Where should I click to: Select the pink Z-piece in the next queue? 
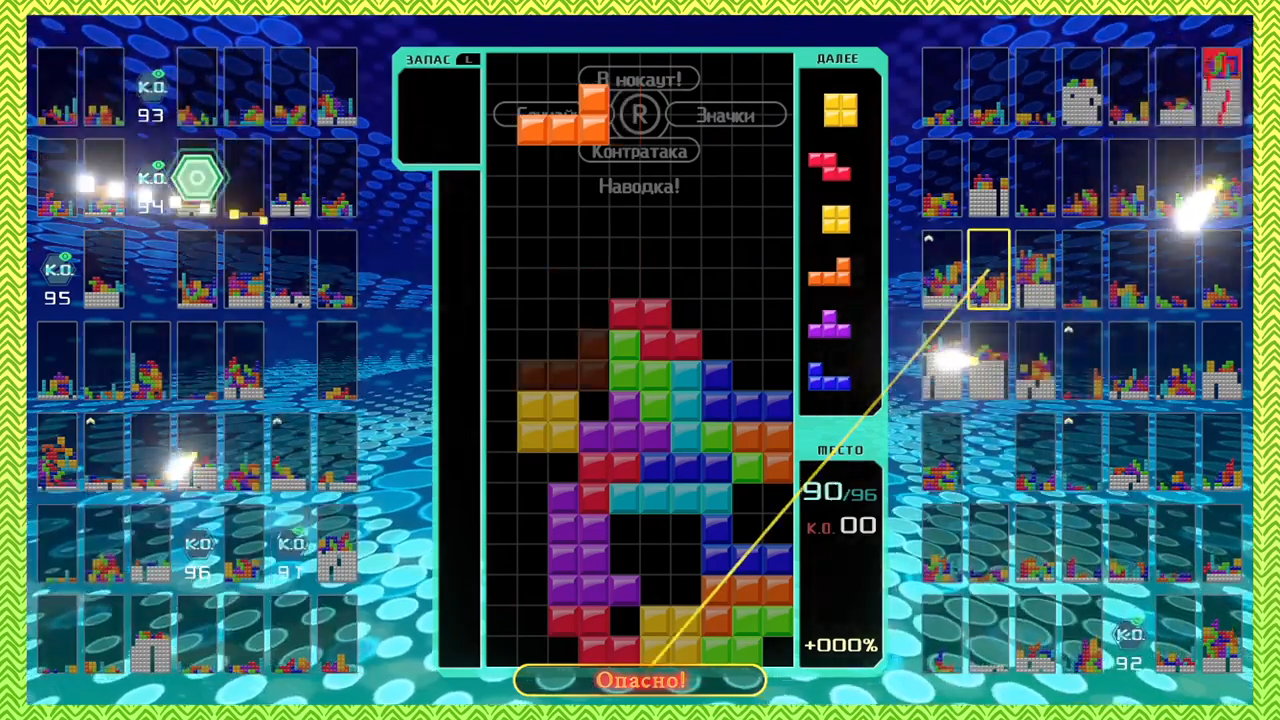pyautogui.click(x=829, y=166)
